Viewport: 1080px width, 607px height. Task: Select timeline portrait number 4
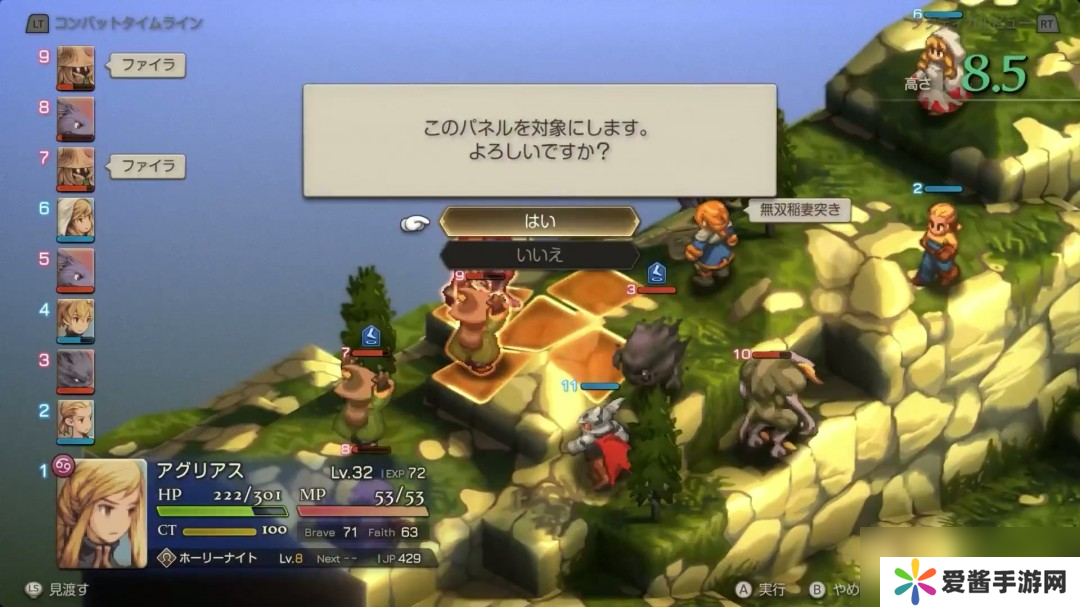[x=76, y=320]
